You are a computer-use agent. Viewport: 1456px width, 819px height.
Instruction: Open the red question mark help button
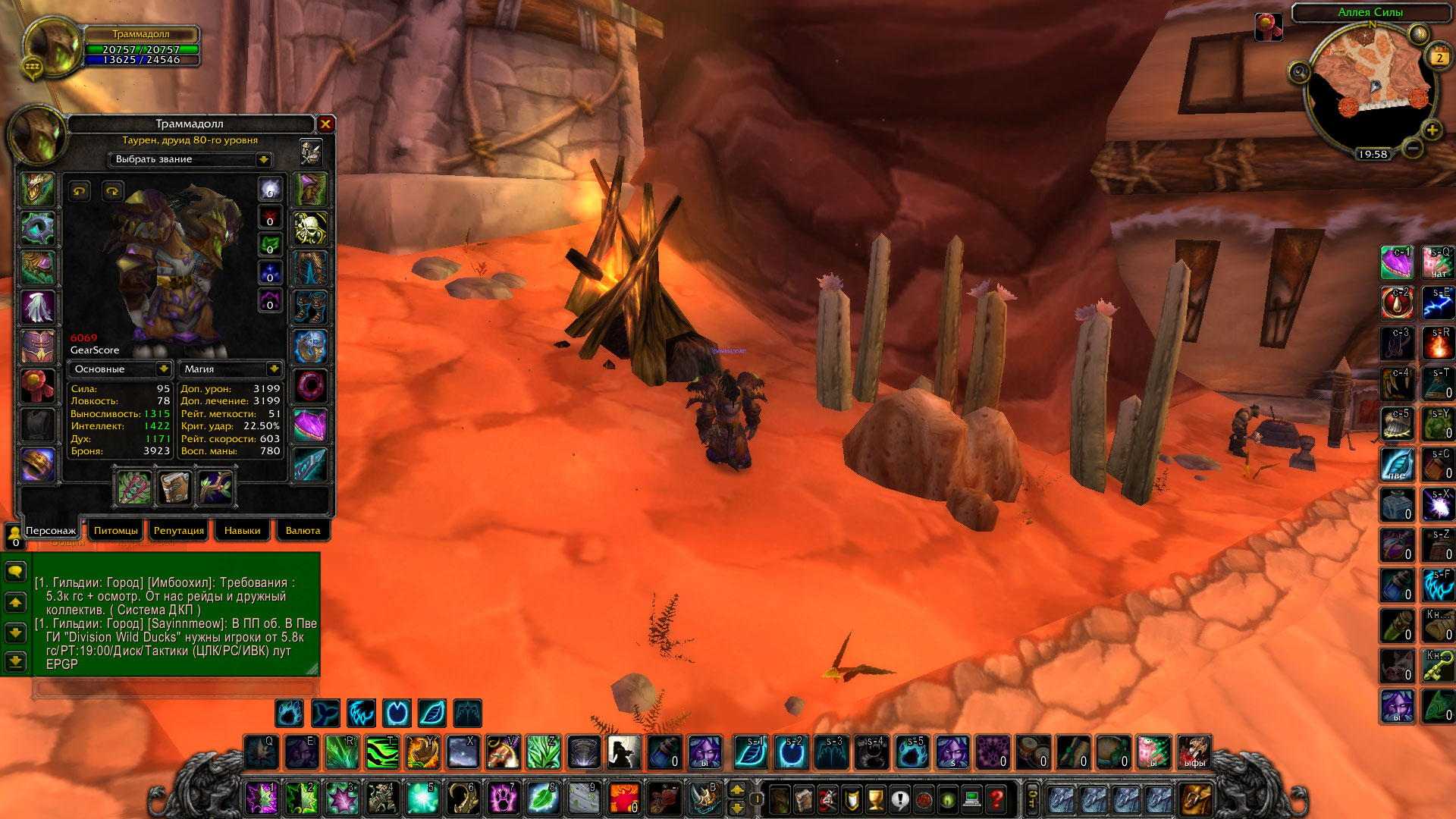(996, 799)
